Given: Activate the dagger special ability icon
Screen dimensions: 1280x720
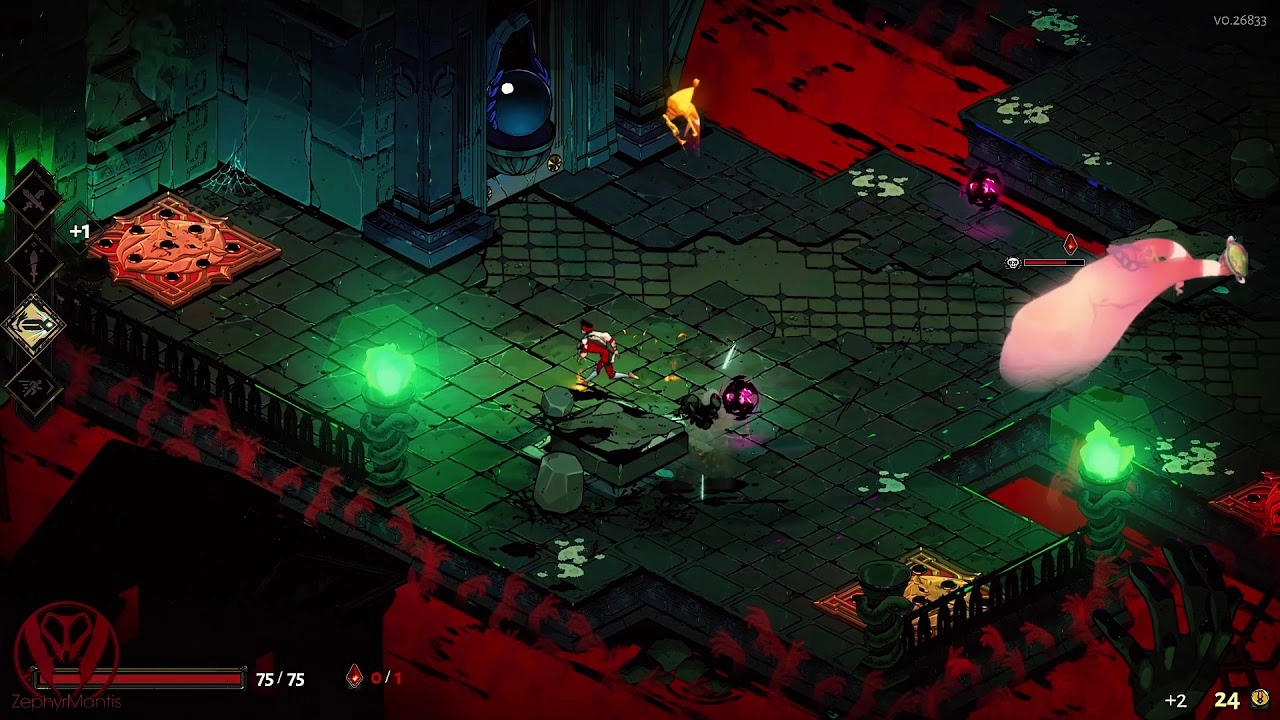Looking at the screenshot, I should pos(34,264).
